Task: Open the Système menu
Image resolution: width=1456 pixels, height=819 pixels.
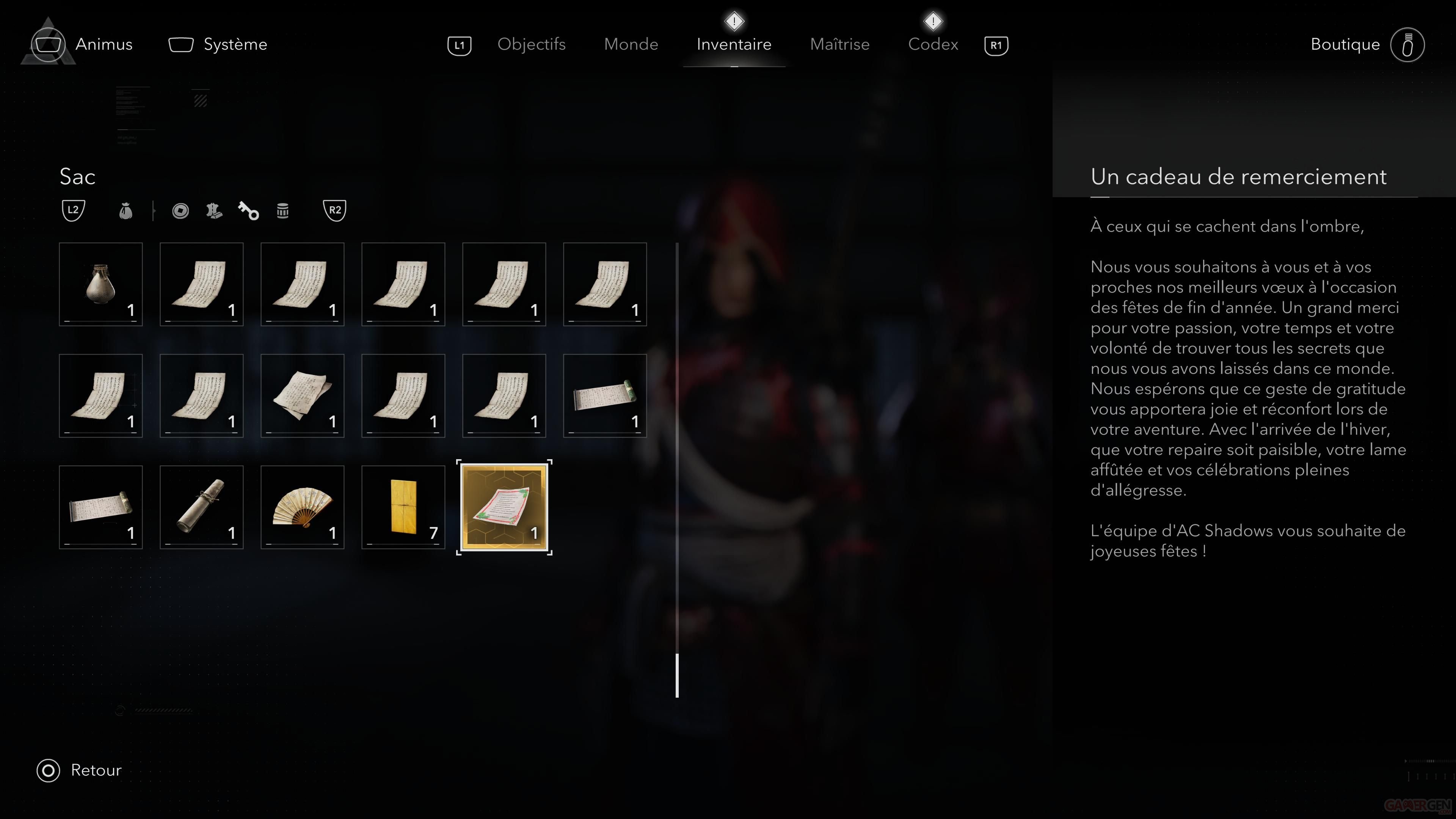Action: pyautogui.click(x=235, y=44)
